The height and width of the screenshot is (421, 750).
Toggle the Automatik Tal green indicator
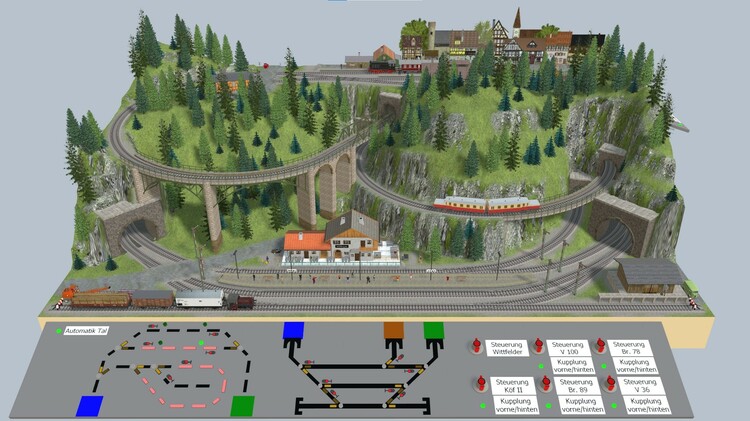pyautogui.click(x=58, y=331)
